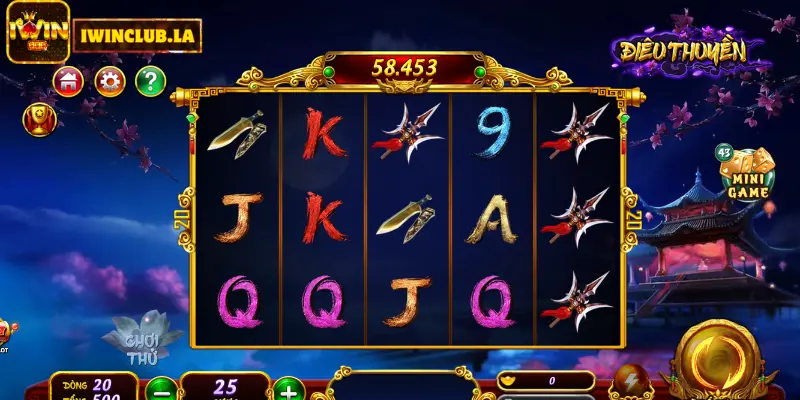The height and width of the screenshot is (400, 800).
Task: Show help with the question mark button
Action: [x=150, y=81]
